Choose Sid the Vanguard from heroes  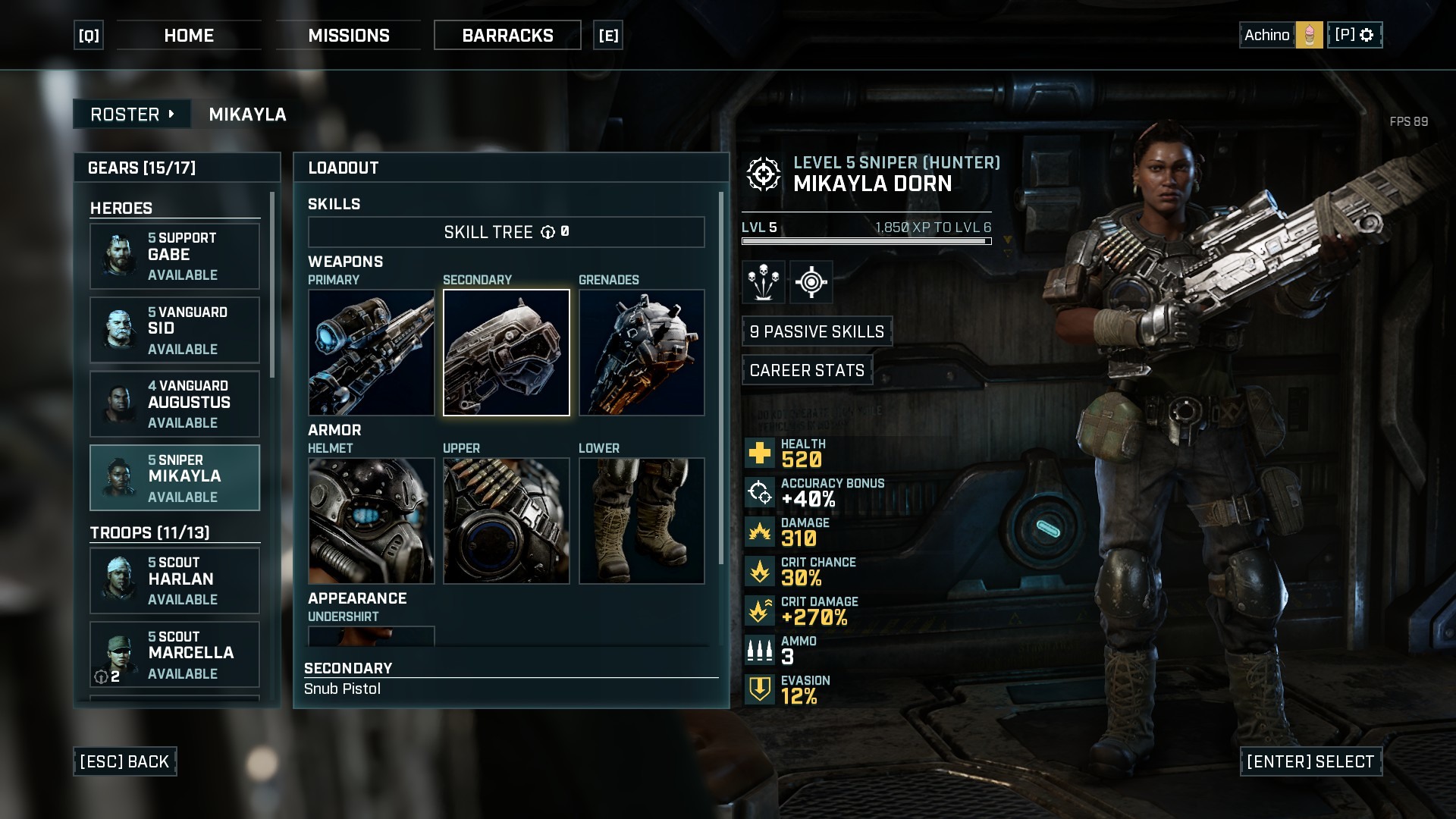175,330
